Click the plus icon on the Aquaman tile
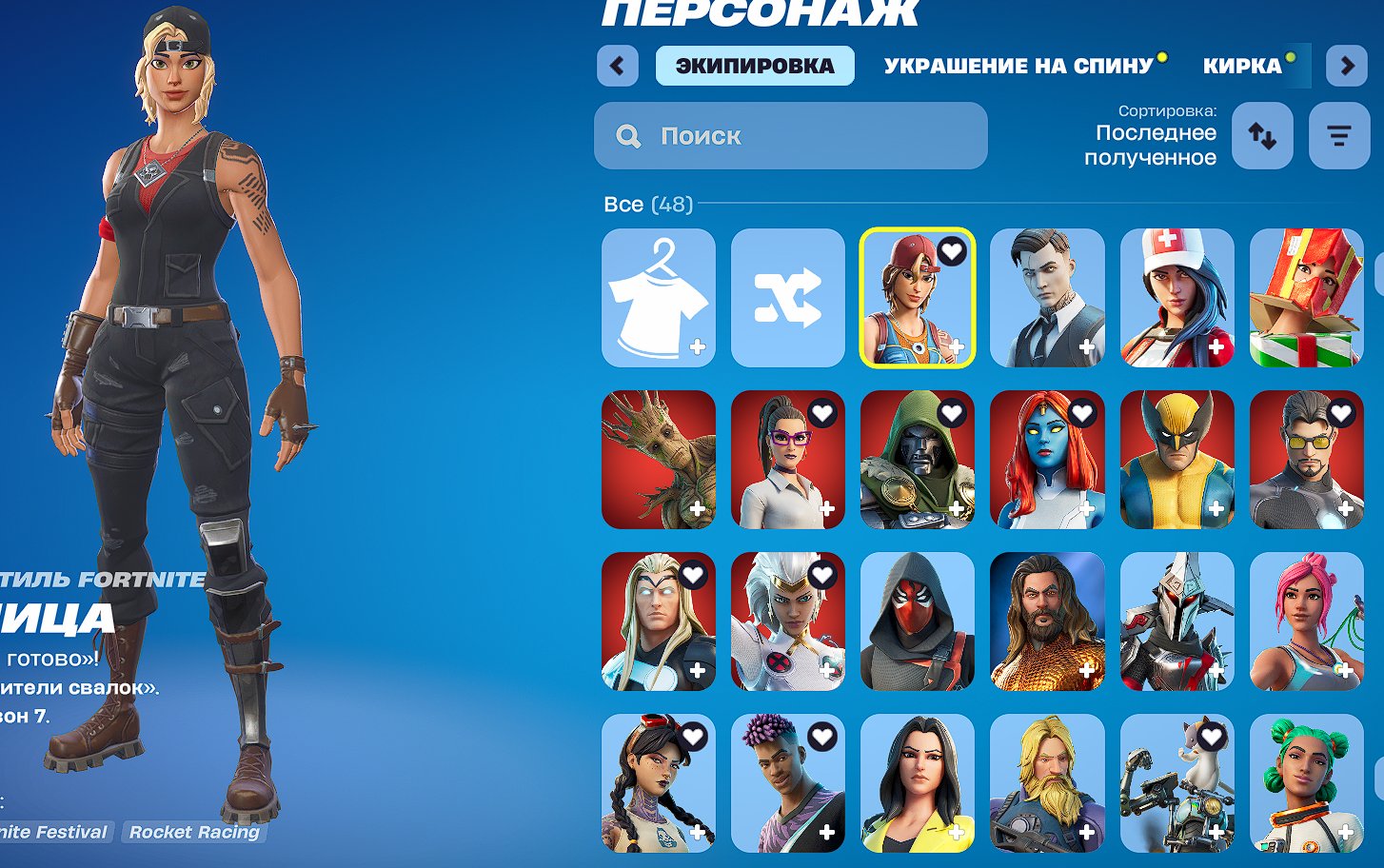The height and width of the screenshot is (868, 1384). [x=1086, y=669]
